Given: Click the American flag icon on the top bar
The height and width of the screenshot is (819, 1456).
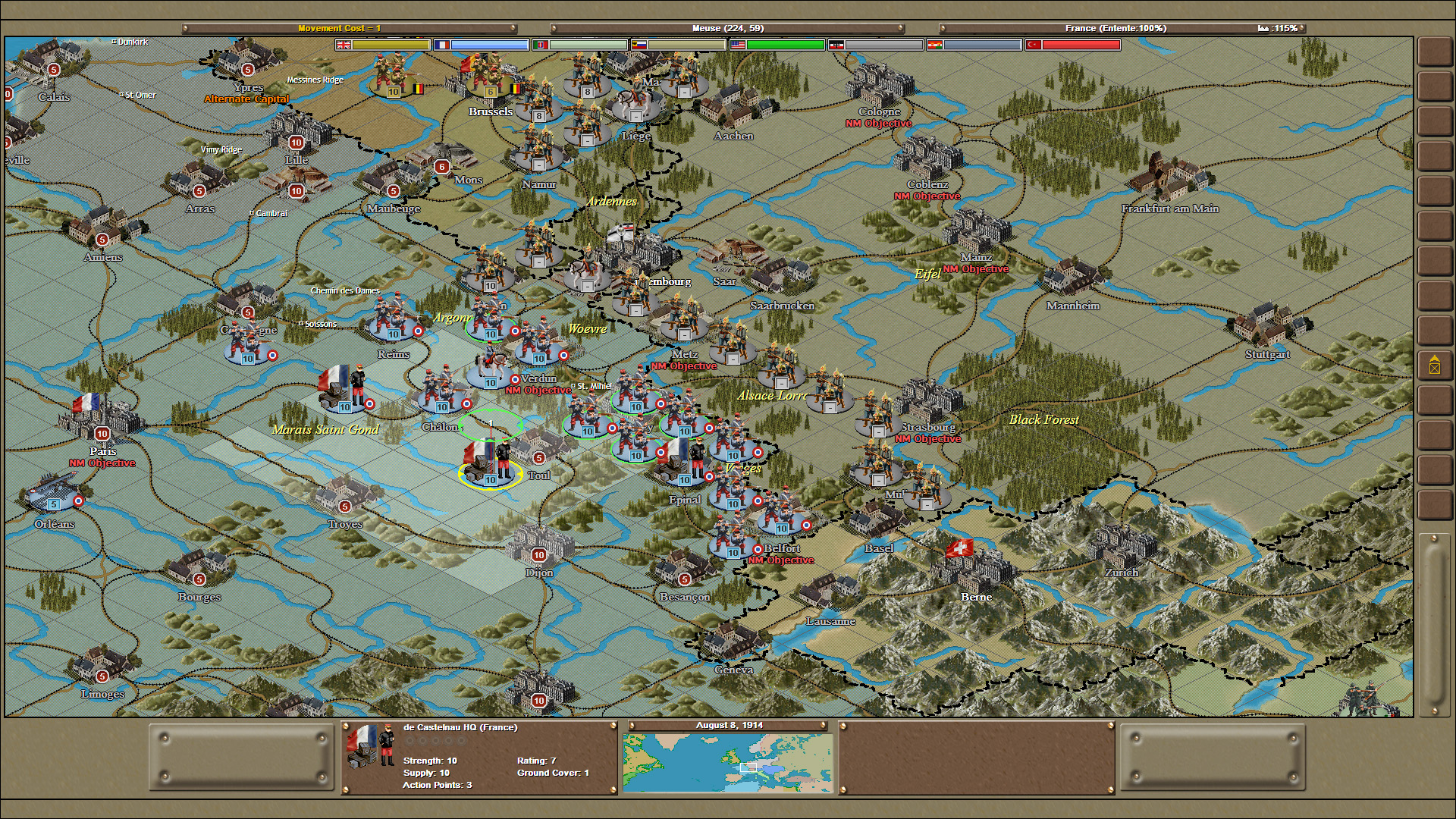Looking at the screenshot, I should tap(739, 45).
